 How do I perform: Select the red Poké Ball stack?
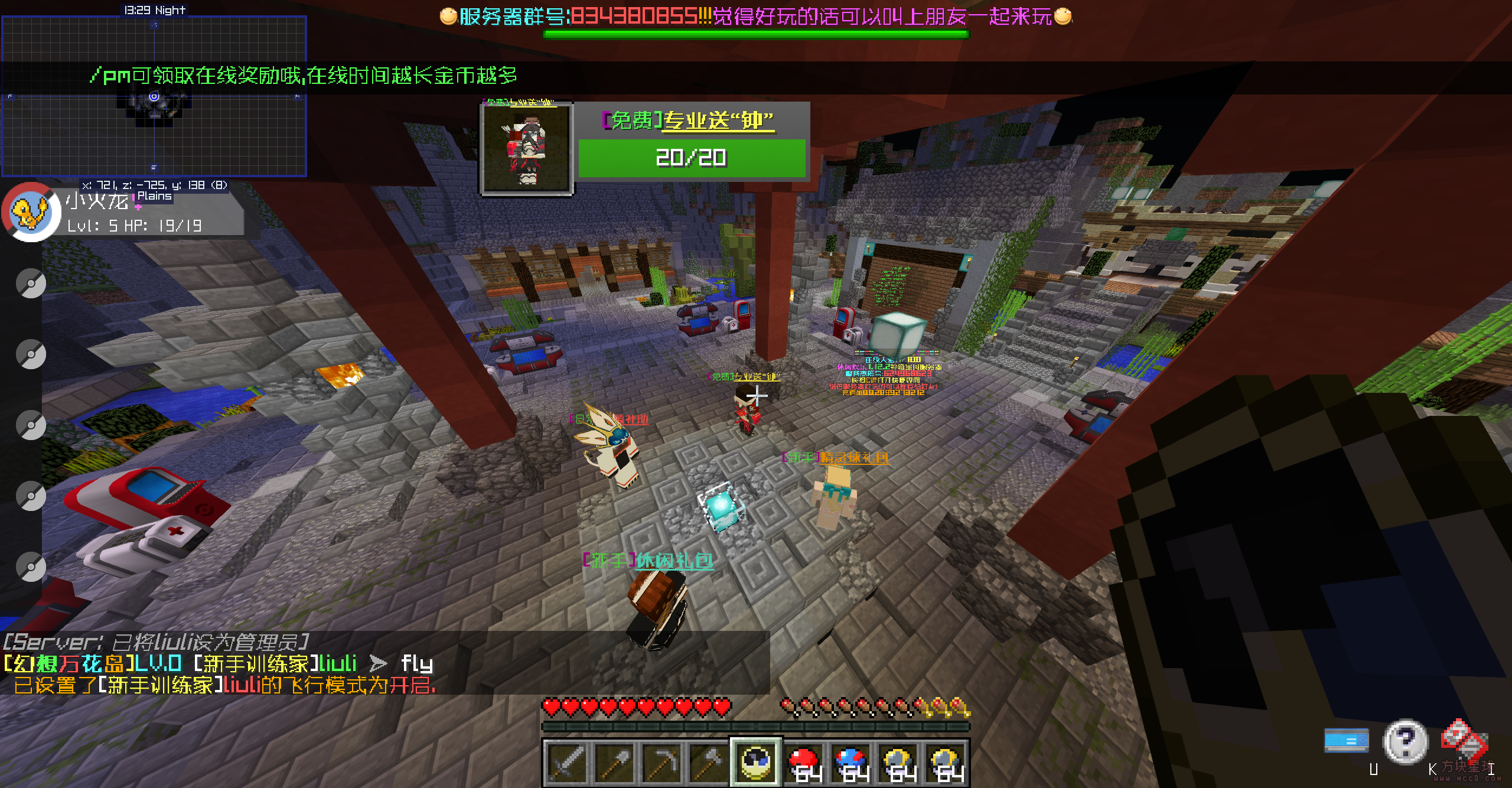point(804,762)
